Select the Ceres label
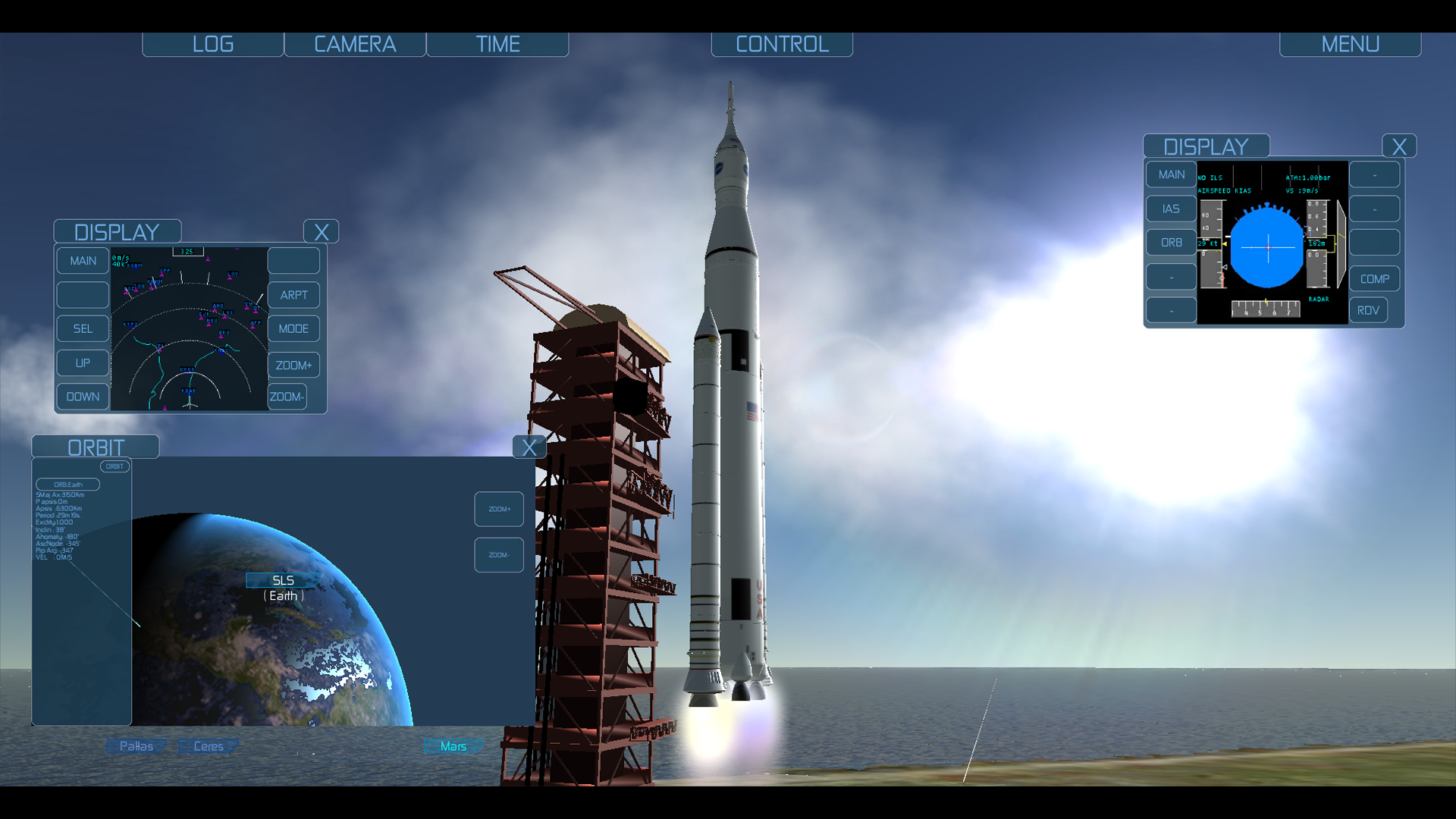1456x819 pixels. coord(208,746)
